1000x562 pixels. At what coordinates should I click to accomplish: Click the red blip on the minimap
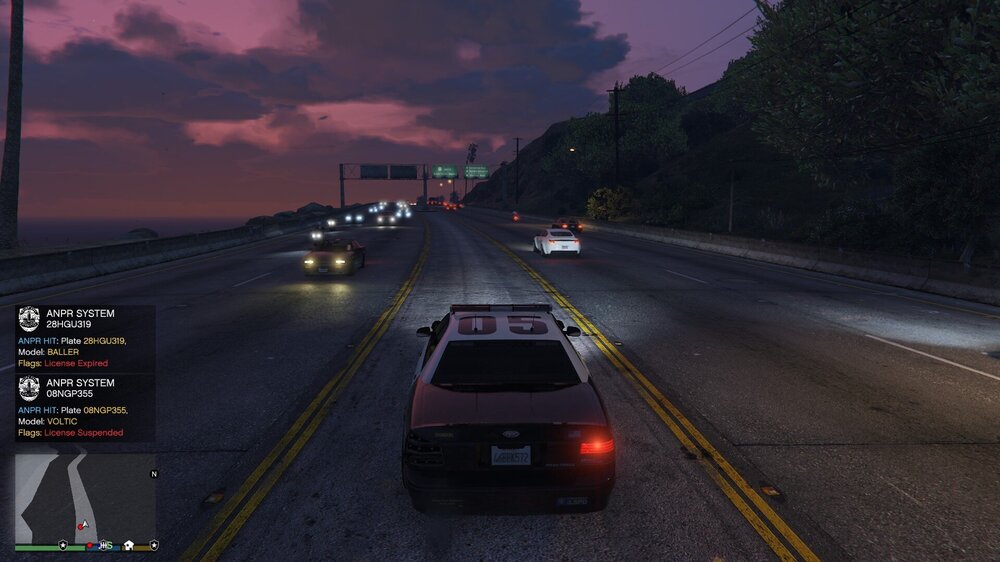coord(79,526)
